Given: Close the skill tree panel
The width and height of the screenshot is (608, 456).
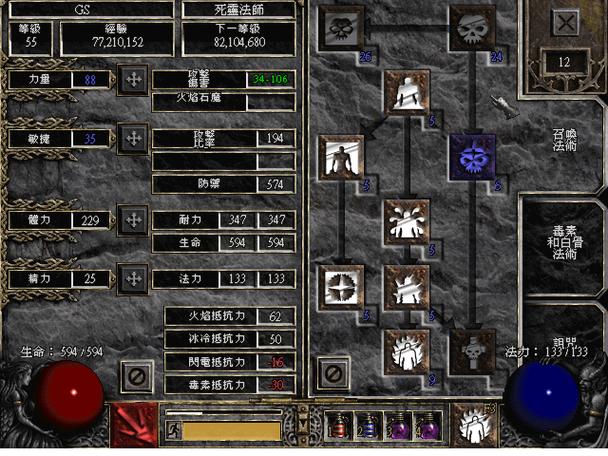Looking at the screenshot, I should [x=333, y=374].
